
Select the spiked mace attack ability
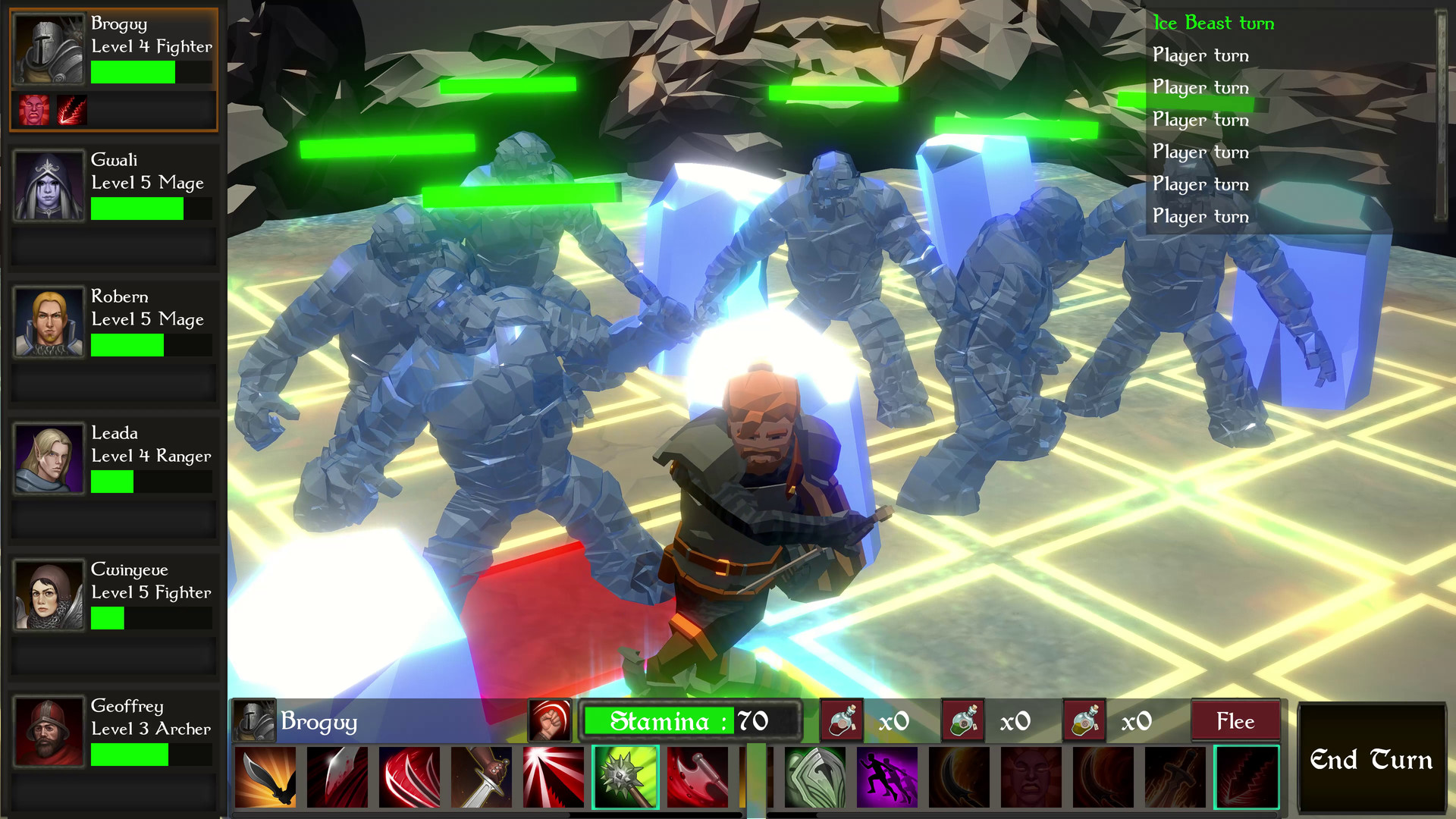(626, 777)
